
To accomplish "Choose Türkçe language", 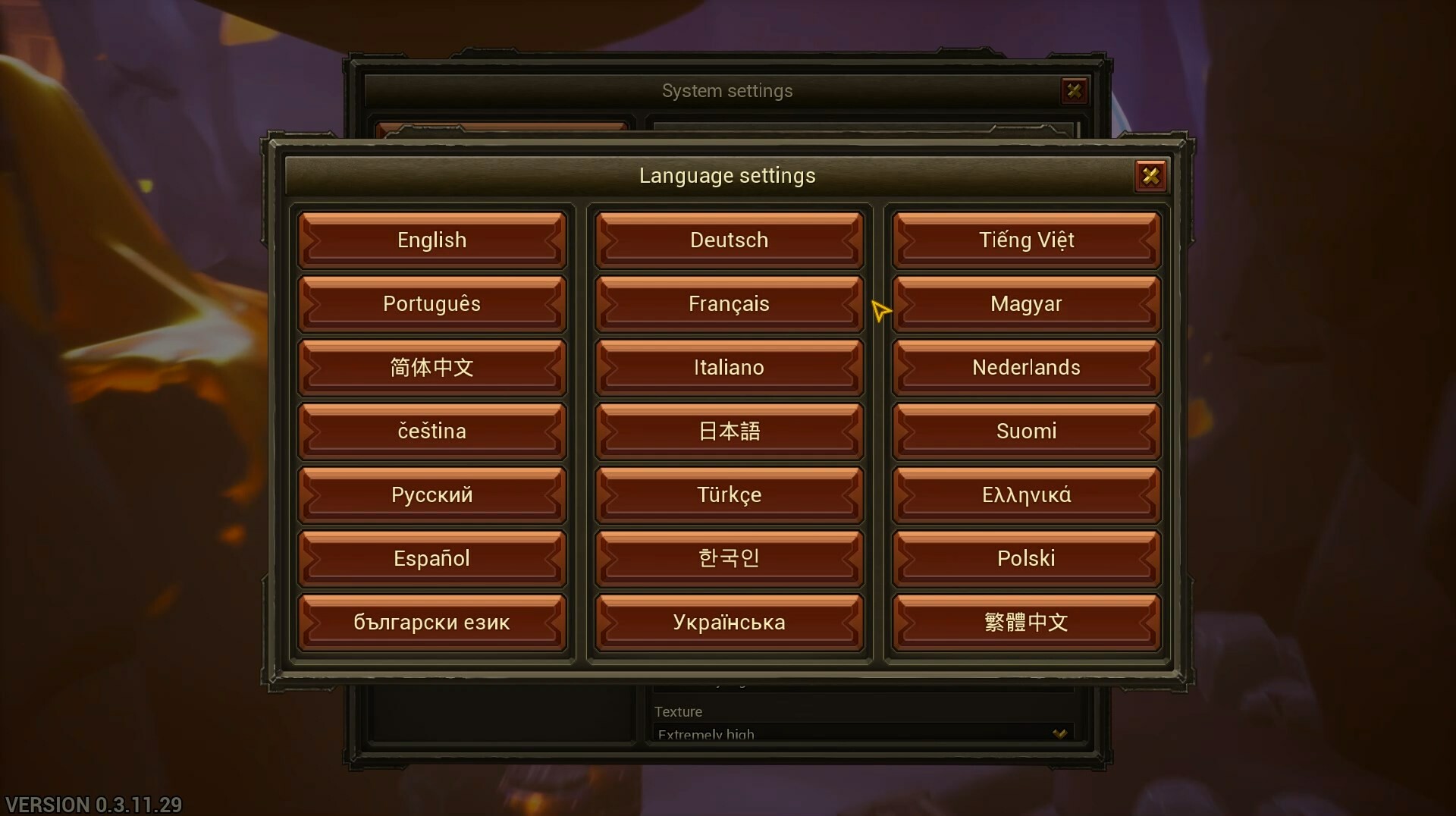I will coord(727,494).
